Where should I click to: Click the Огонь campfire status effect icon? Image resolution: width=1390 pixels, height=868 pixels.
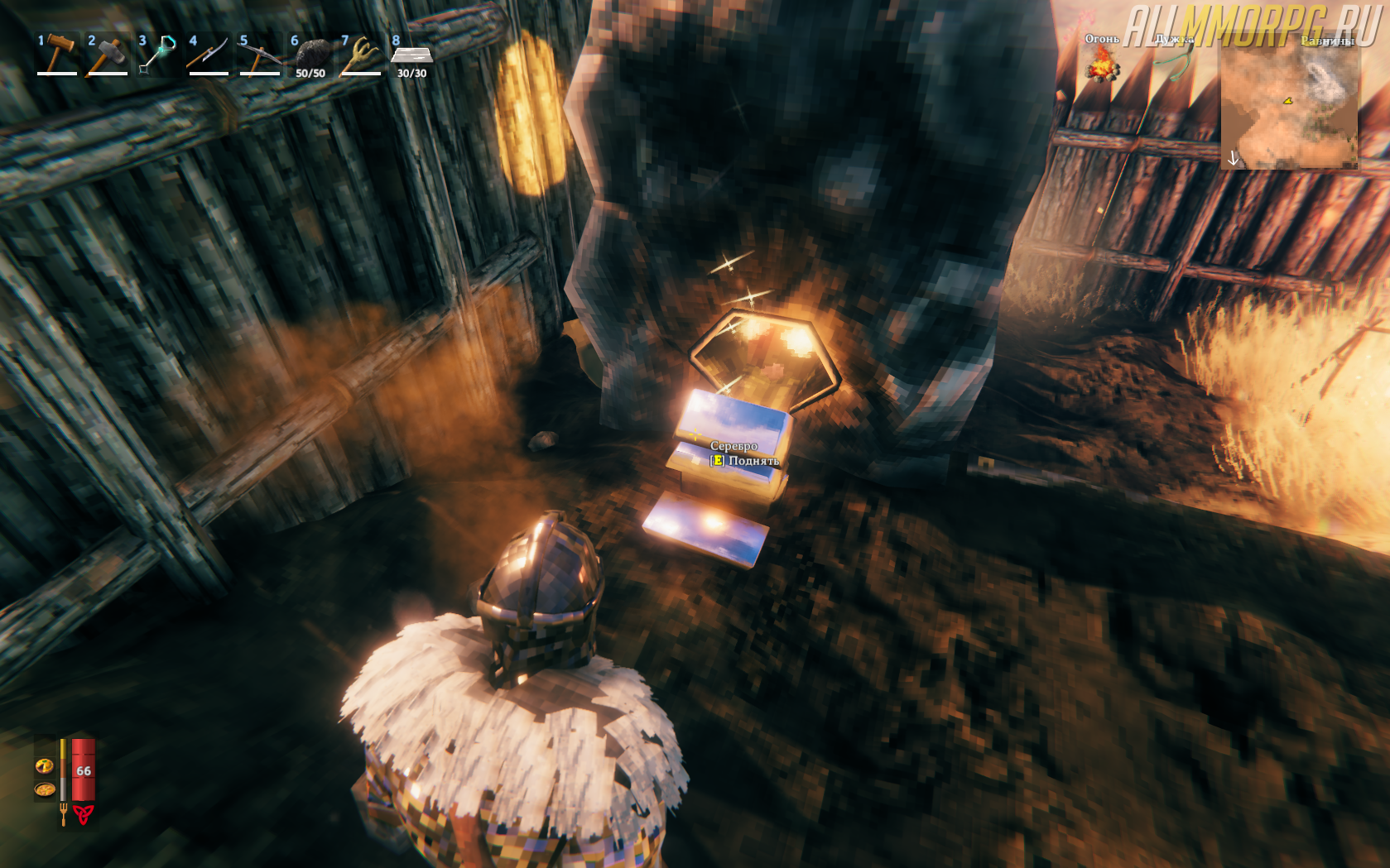pyautogui.click(x=1101, y=63)
